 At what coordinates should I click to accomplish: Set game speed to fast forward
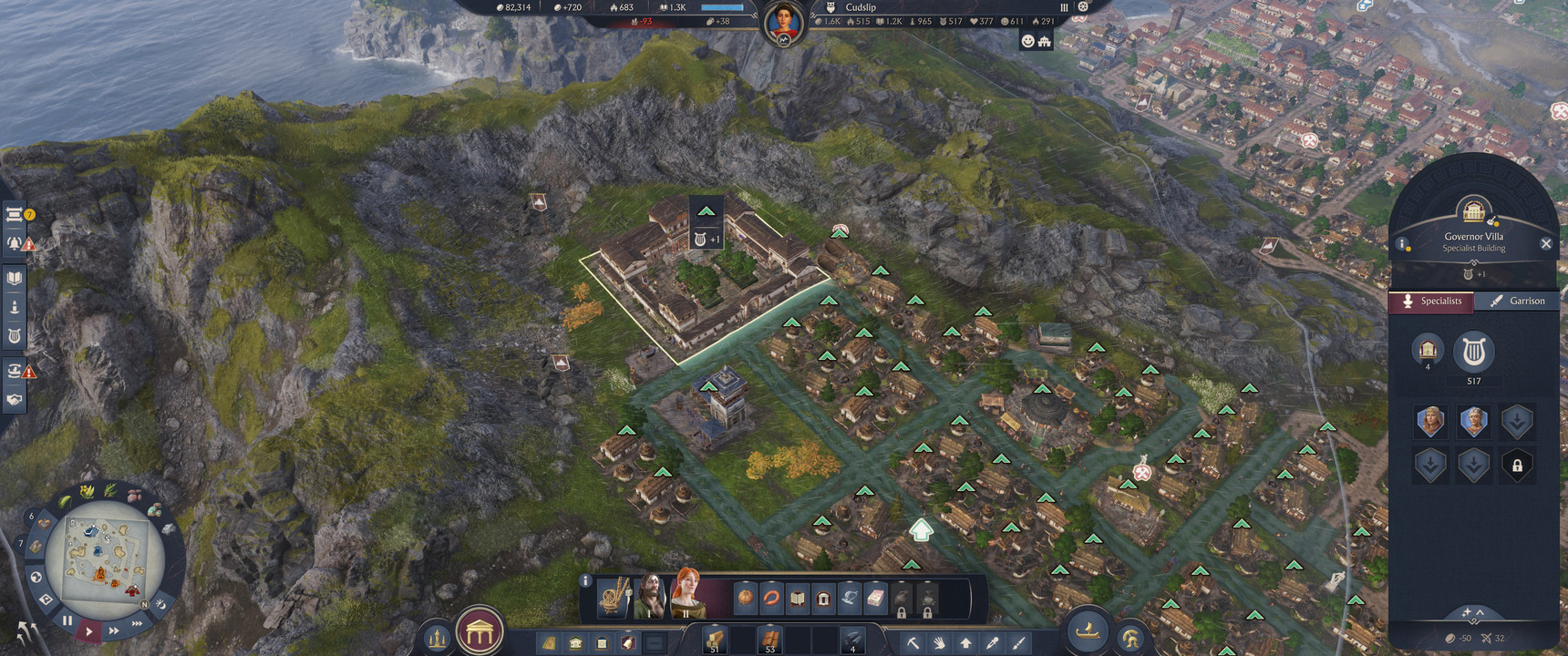(113, 630)
